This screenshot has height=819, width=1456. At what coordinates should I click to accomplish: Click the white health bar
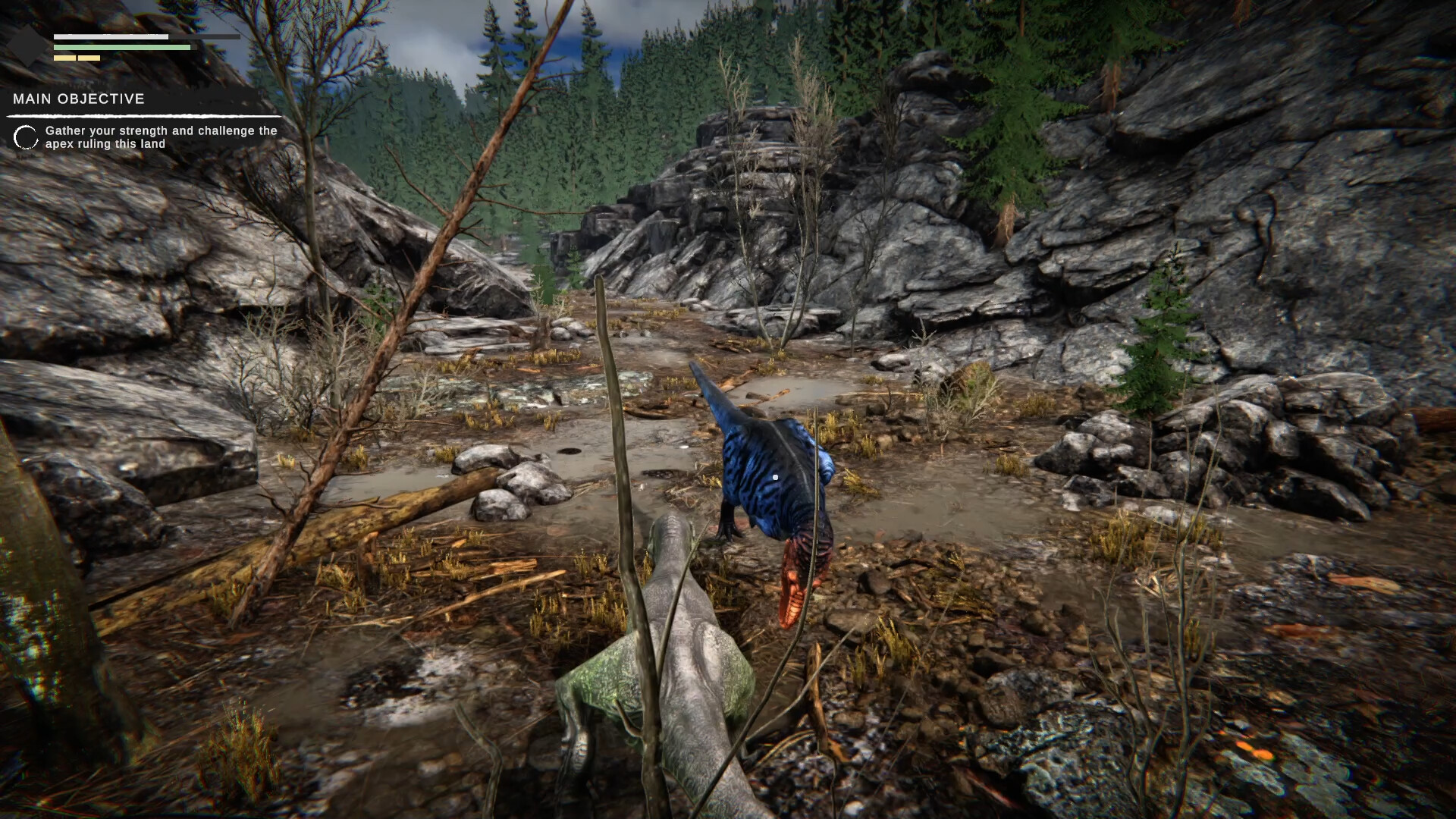(x=111, y=36)
